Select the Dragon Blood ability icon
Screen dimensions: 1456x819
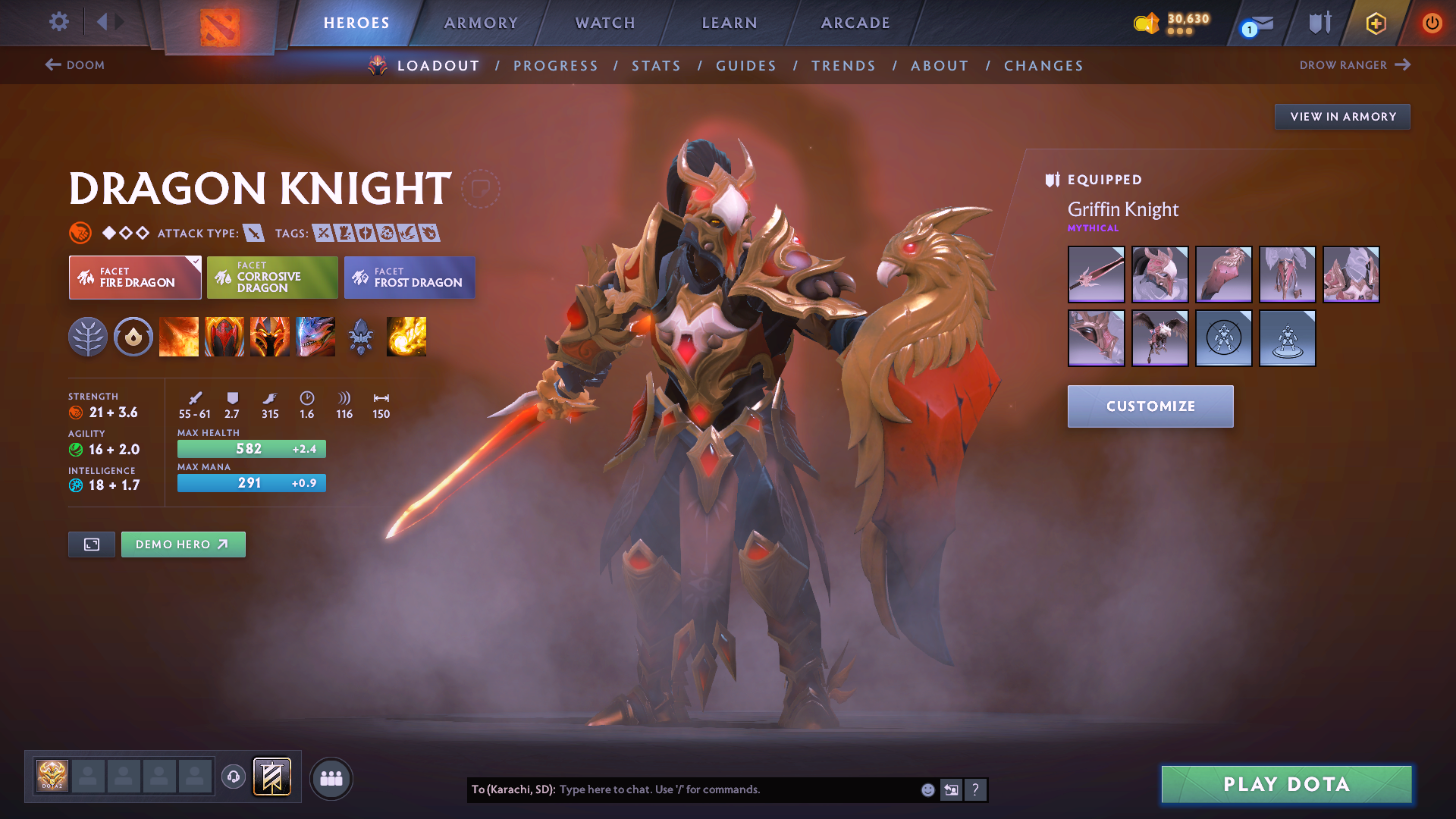pos(270,337)
